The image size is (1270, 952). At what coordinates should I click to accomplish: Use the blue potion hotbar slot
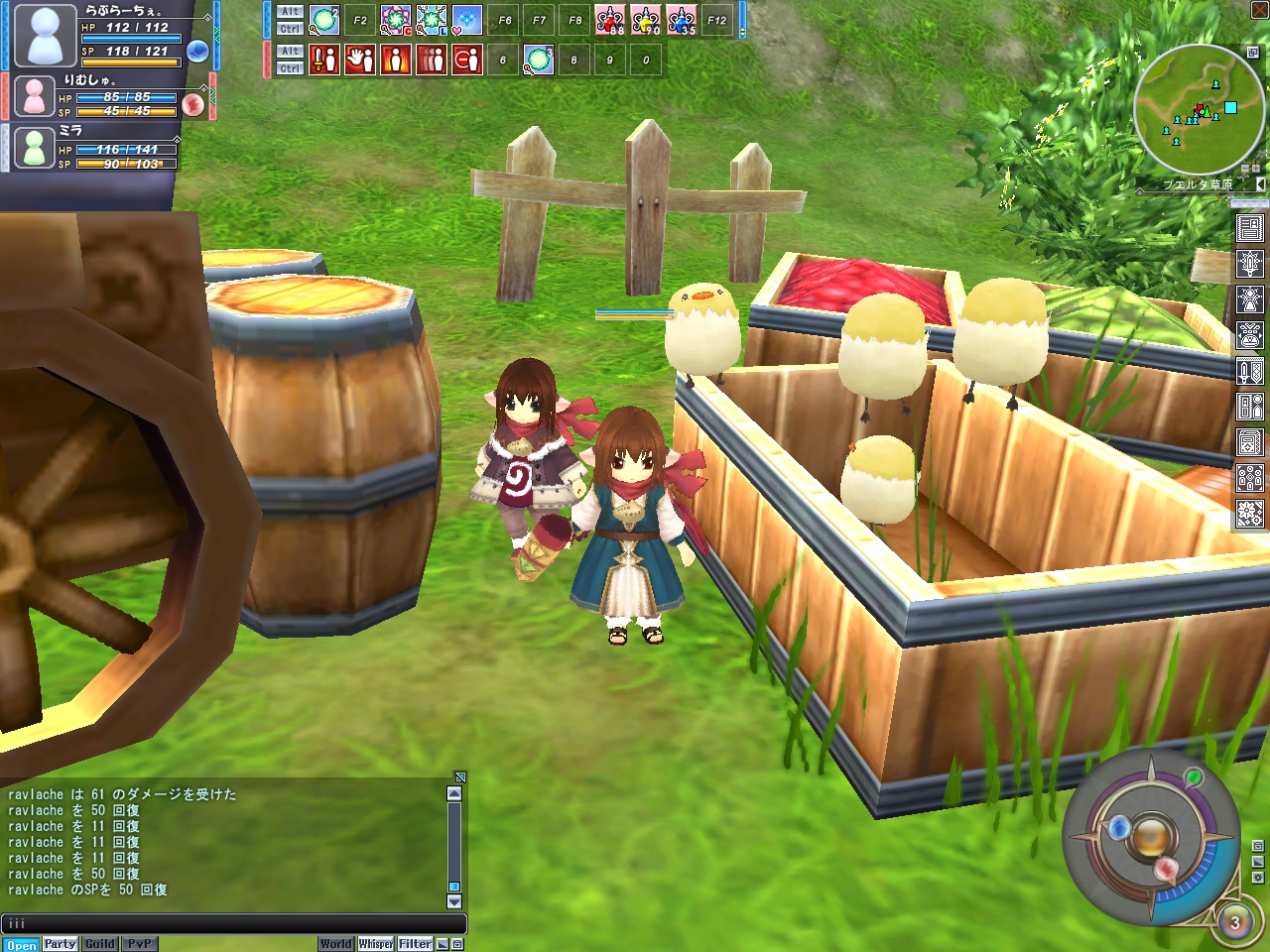click(x=682, y=20)
